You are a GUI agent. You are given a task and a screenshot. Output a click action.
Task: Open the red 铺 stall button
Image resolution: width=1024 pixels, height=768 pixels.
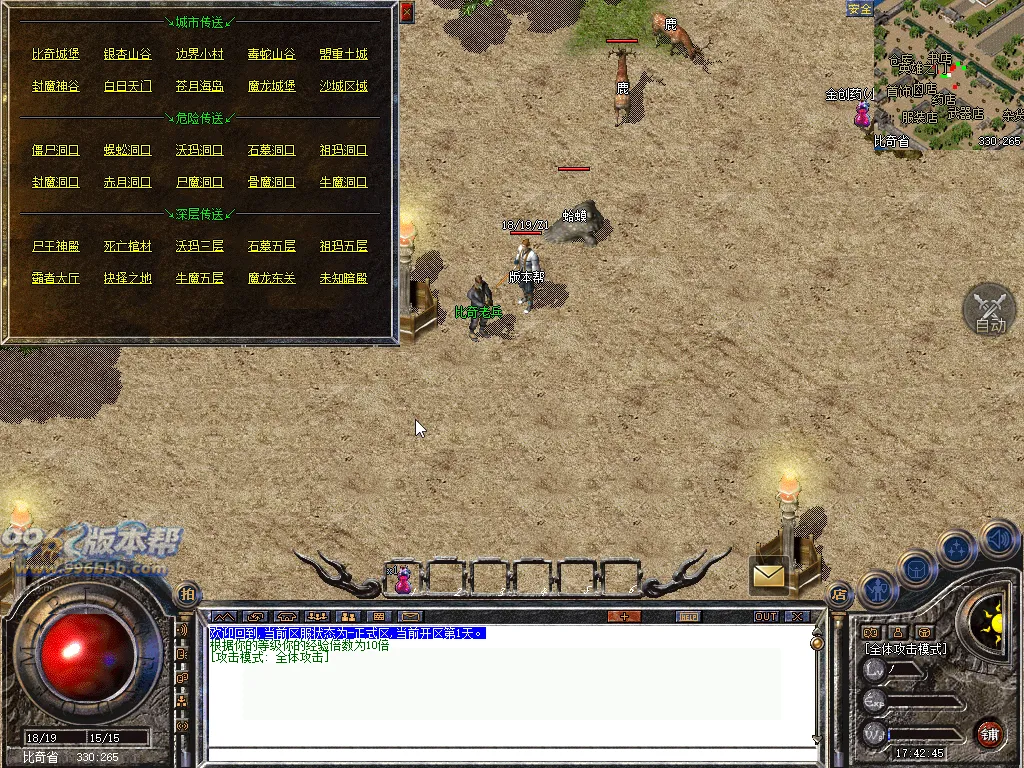coord(989,732)
